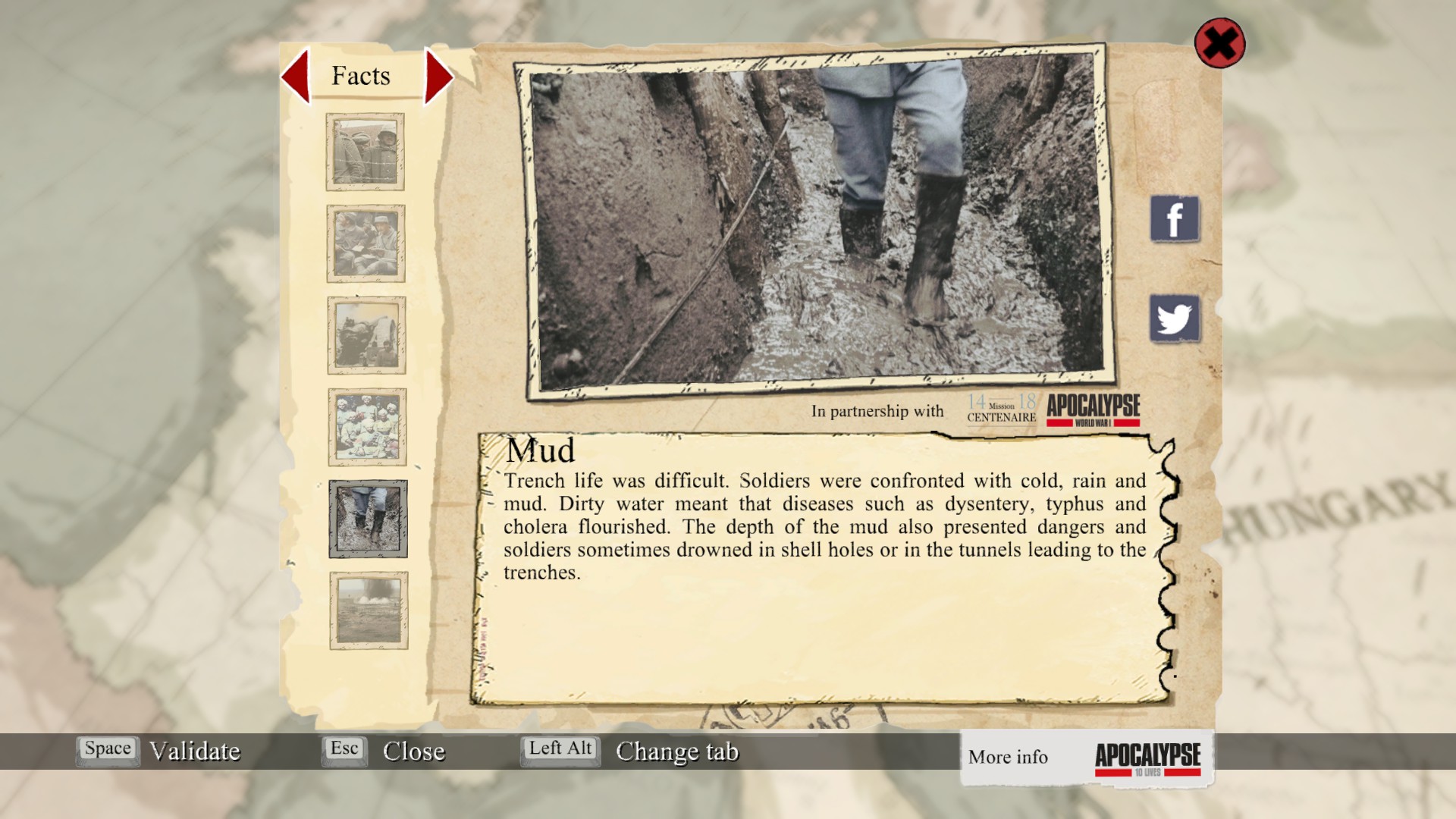Choose the turbaned soldiers group photo
Image resolution: width=1456 pixels, height=819 pixels.
(x=367, y=427)
